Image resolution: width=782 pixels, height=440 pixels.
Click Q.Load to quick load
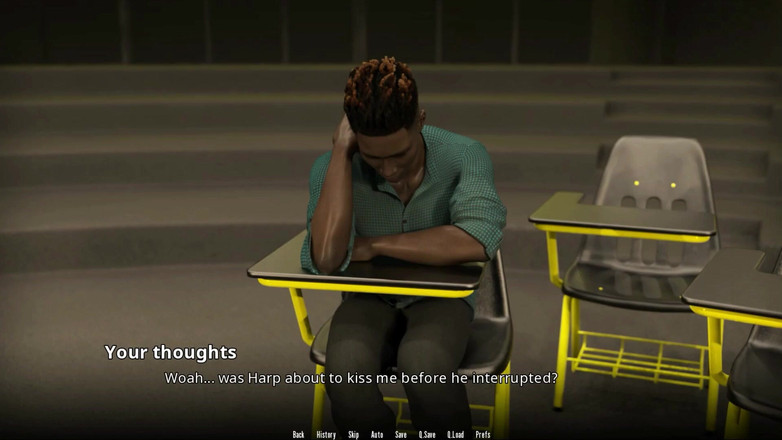point(455,434)
